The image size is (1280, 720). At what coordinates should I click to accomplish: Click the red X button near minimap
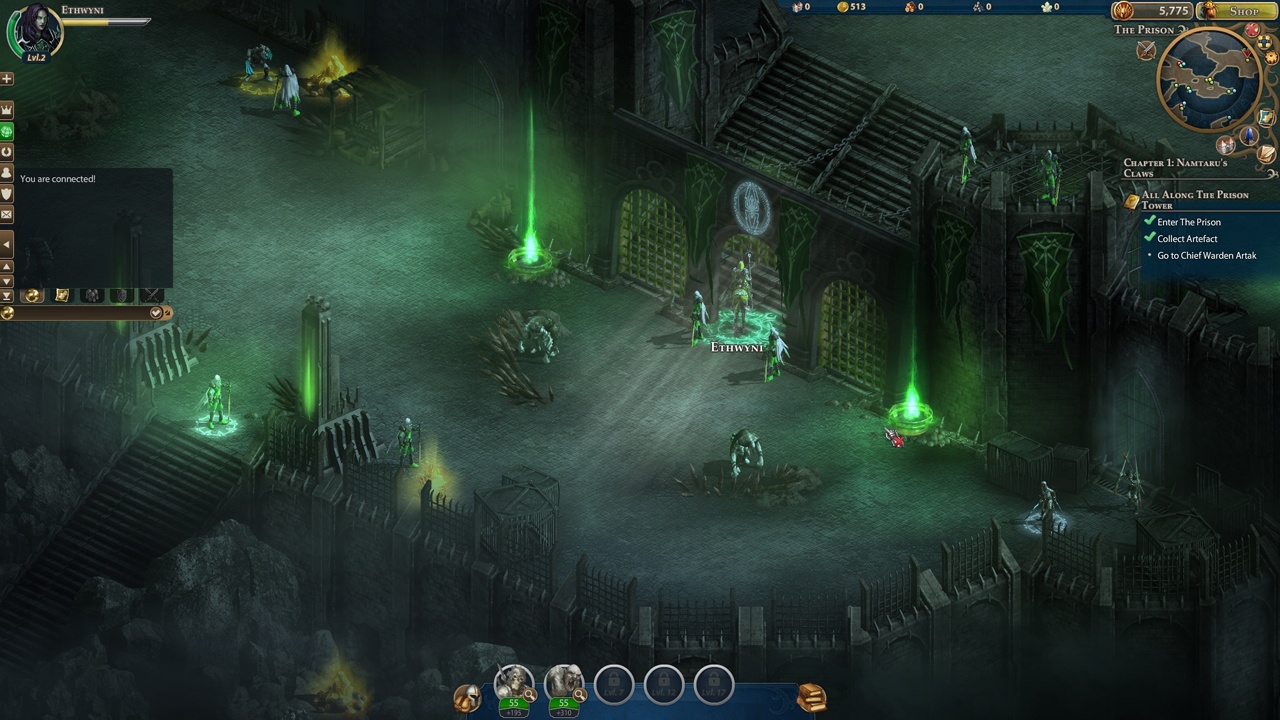1252,31
